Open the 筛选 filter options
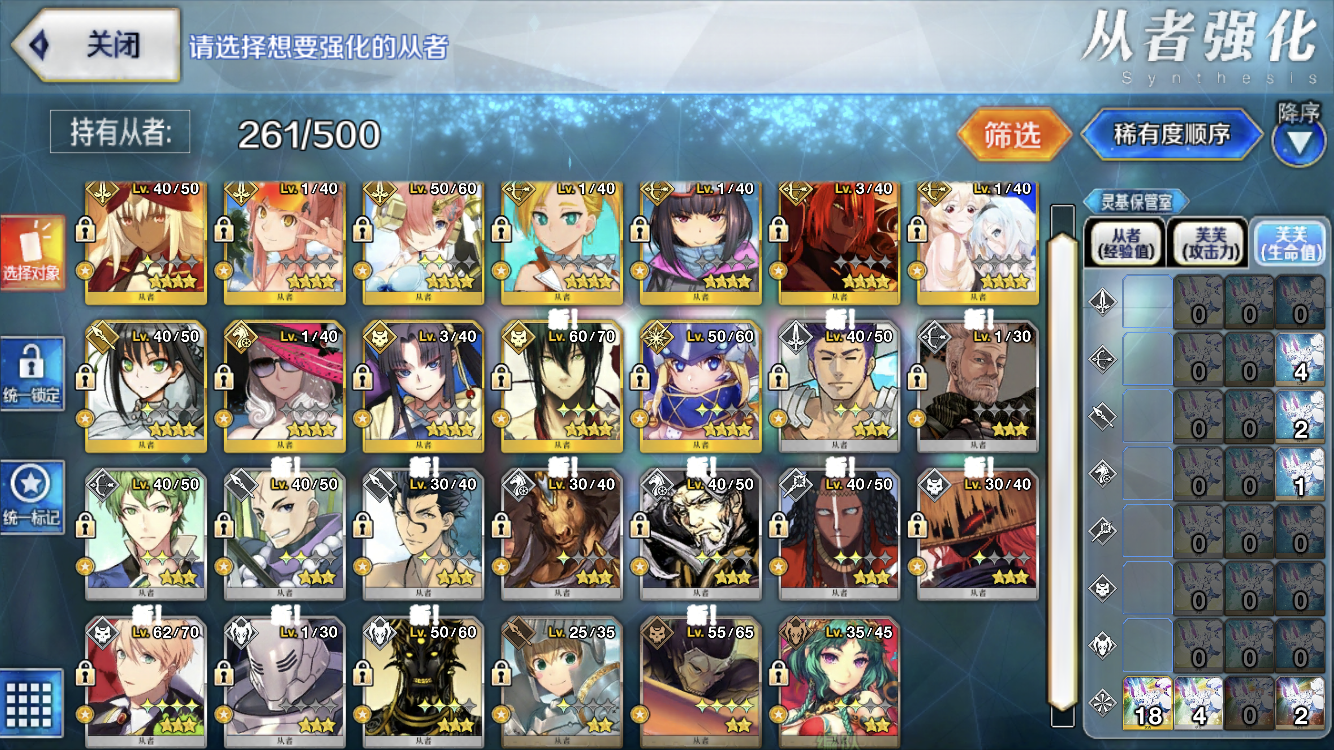Image resolution: width=1334 pixels, height=750 pixels. (x=1014, y=135)
